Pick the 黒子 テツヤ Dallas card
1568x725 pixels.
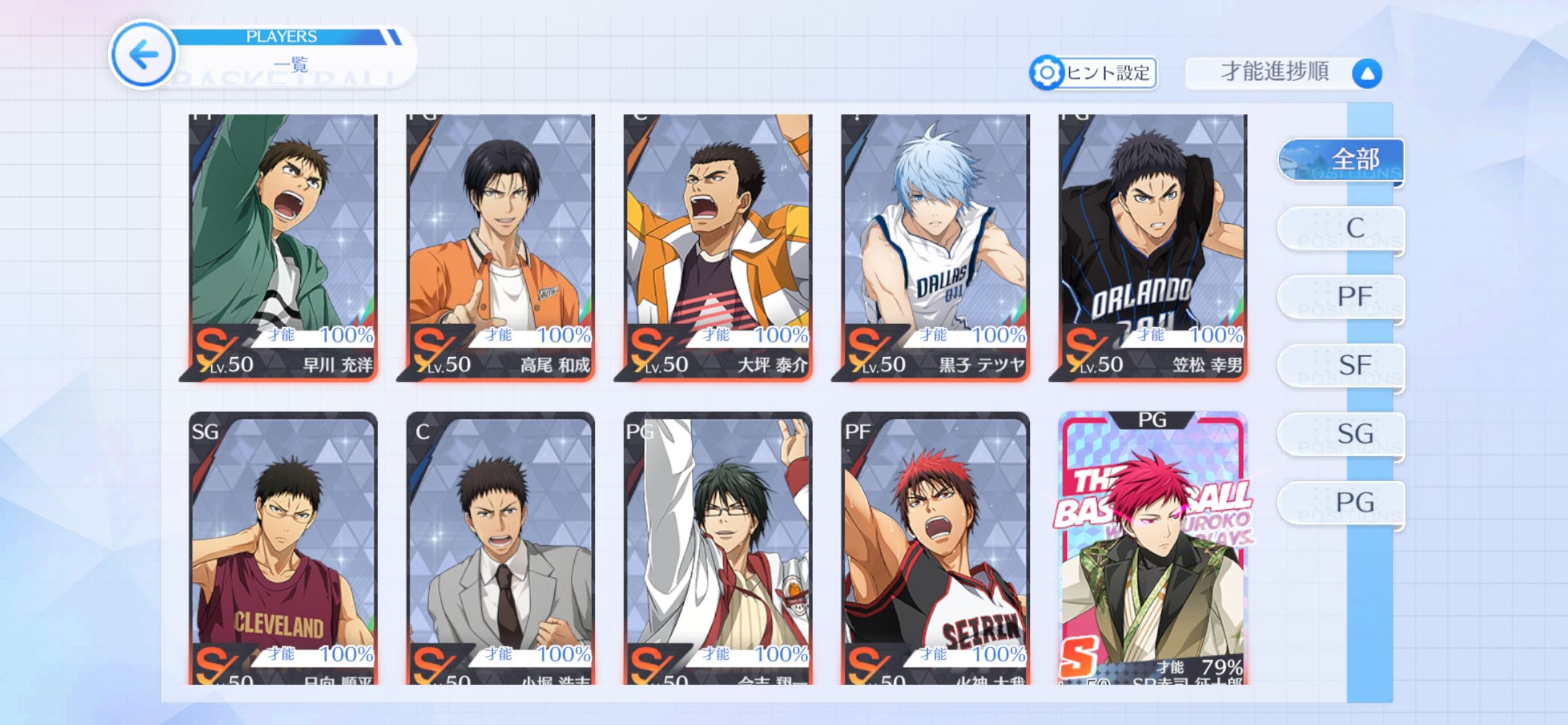click(935, 247)
